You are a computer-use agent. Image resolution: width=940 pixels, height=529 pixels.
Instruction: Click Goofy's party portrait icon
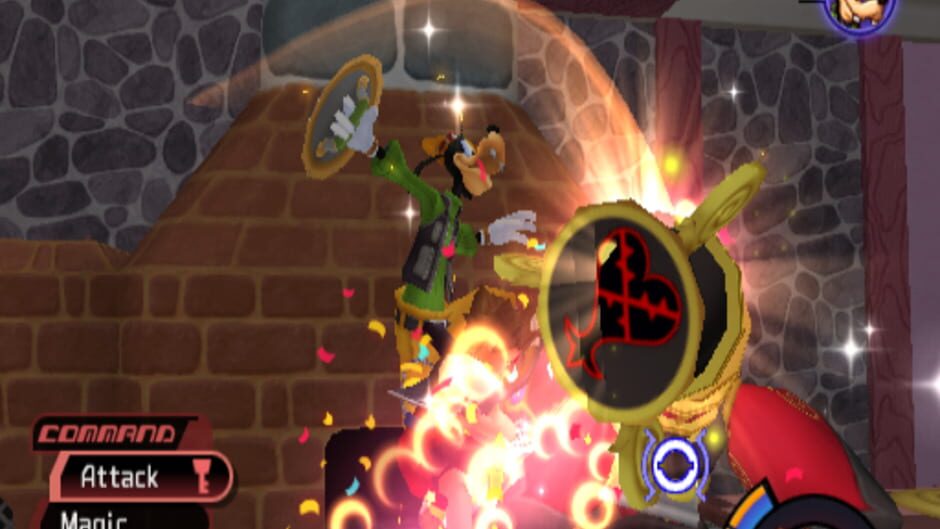(x=860, y=14)
